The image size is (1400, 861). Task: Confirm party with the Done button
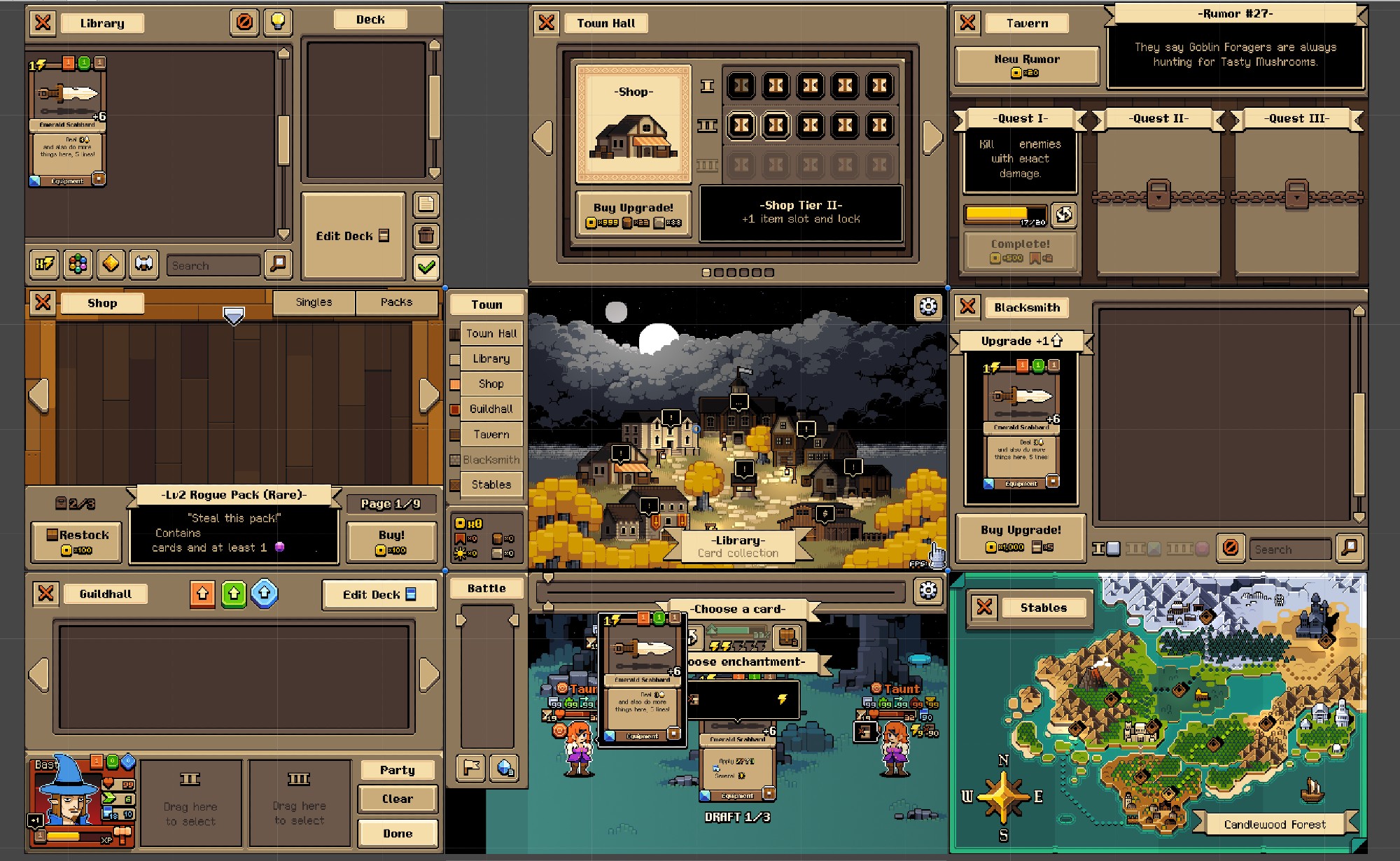coord(397,834)
